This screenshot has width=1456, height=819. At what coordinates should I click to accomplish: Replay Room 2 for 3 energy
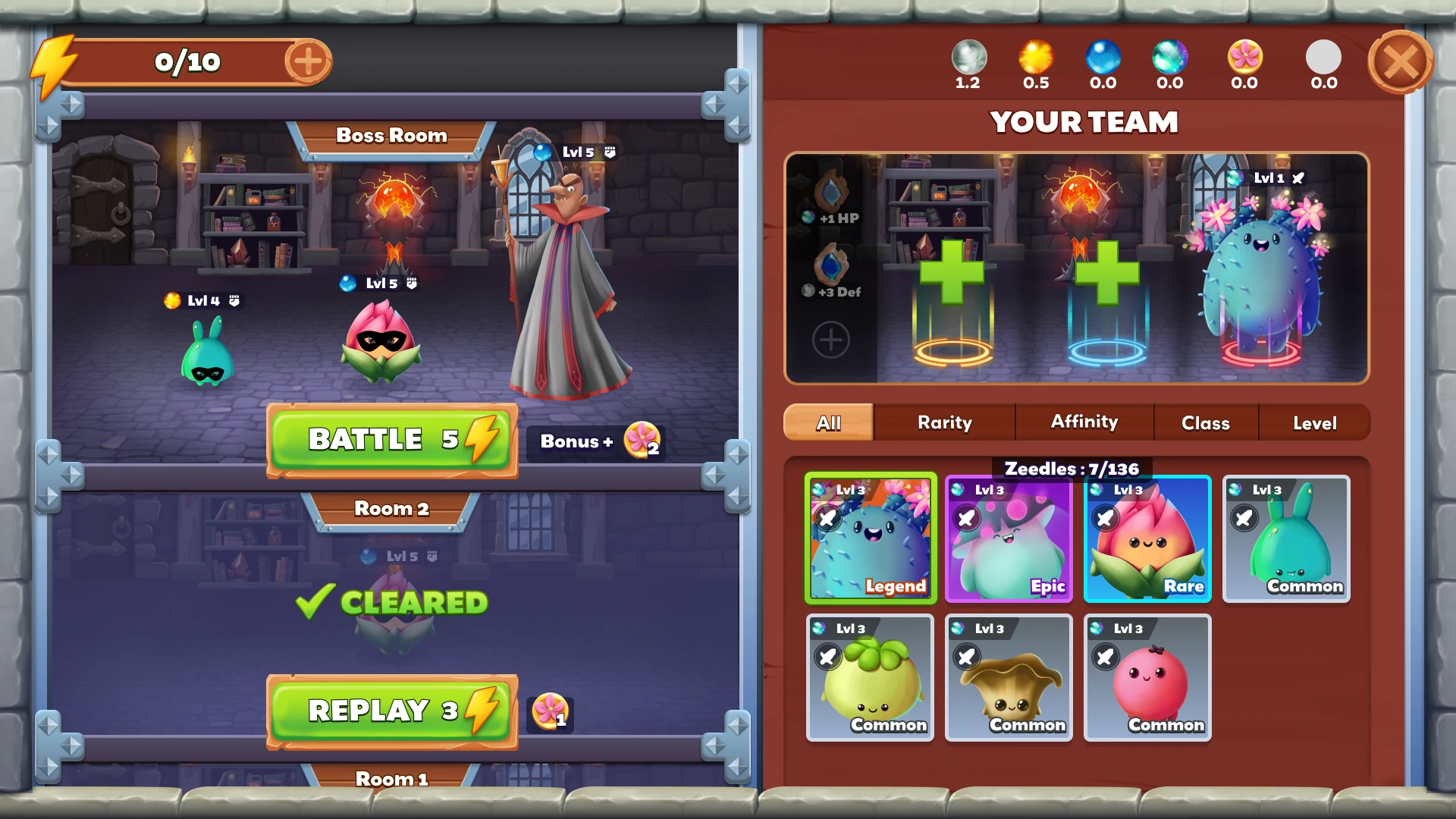(391, 711)
